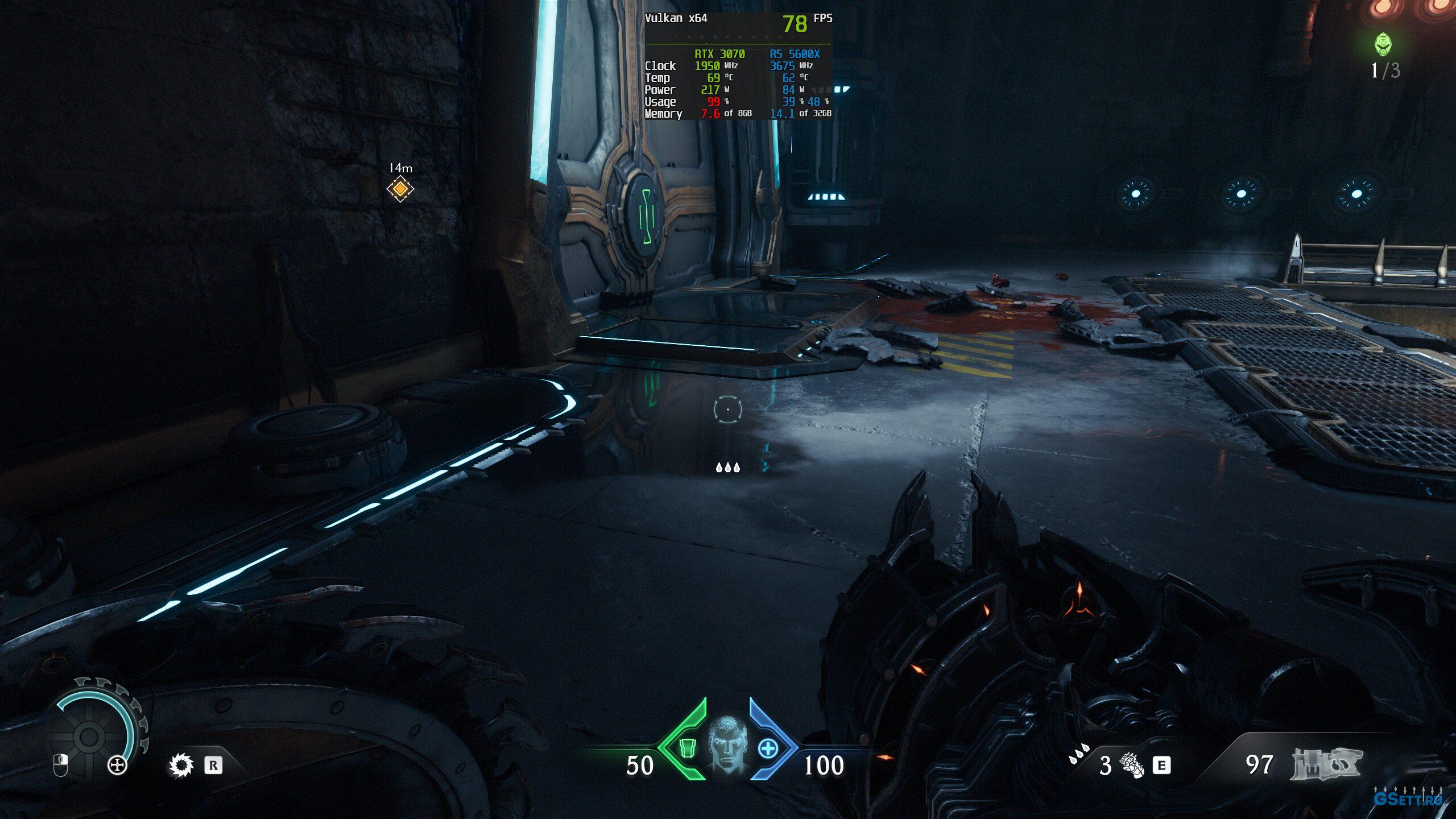Viewport: 1456px width, 819px height.
Task: Click the 78 FPS overlay counter
Action: 795,24
